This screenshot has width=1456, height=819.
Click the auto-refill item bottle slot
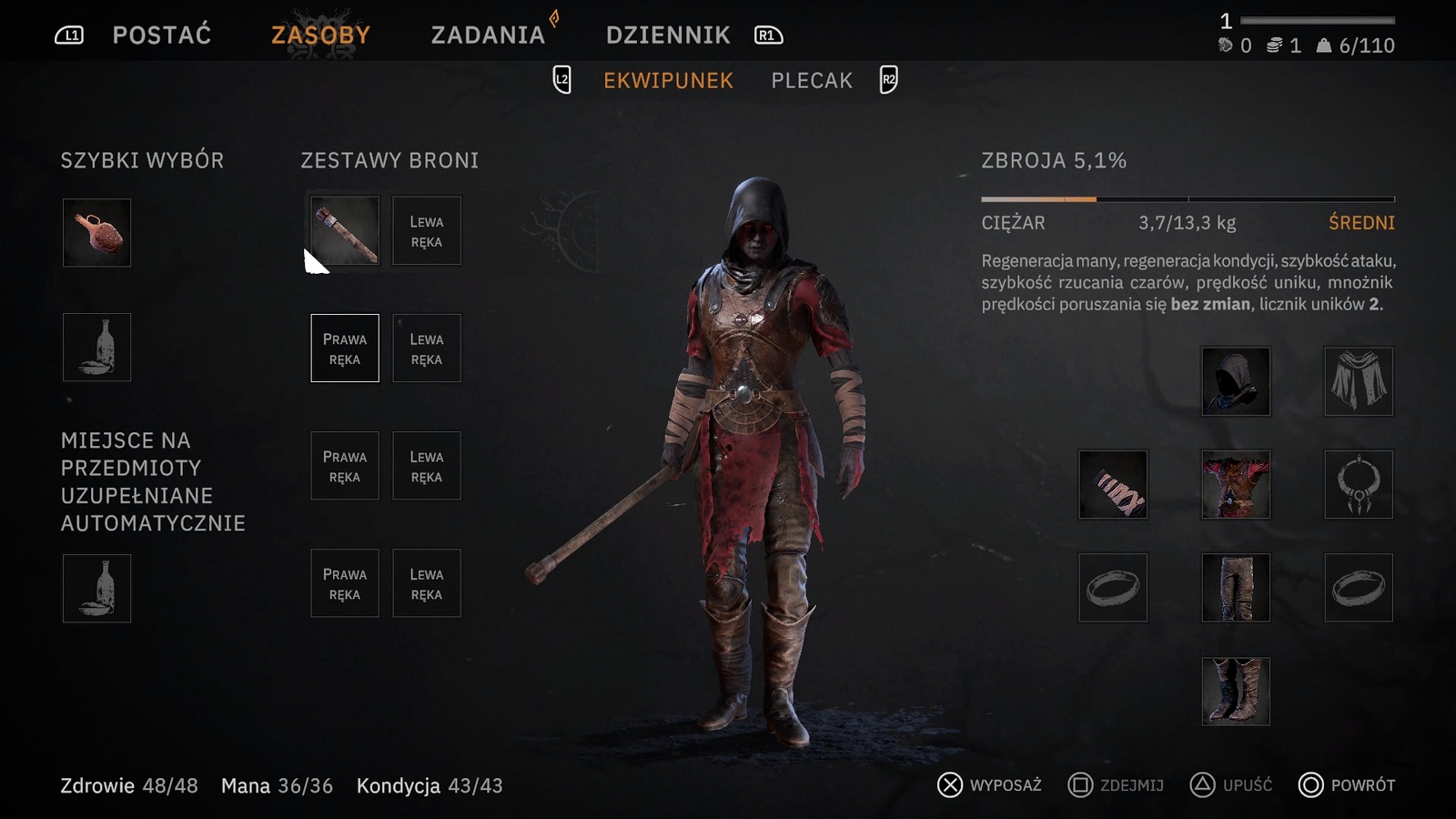(96, 589)
